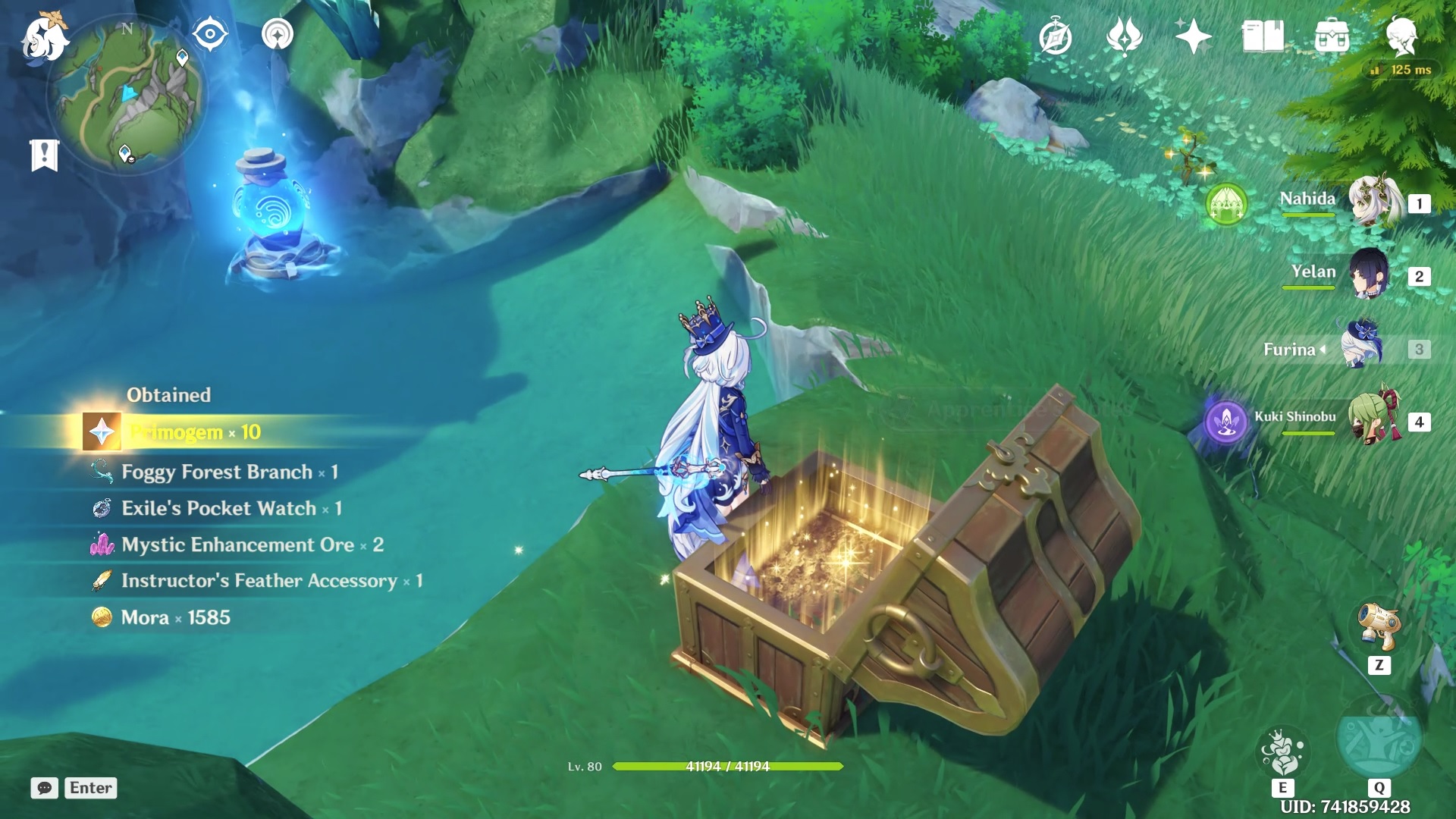
Task: Open the wireless signal icon beside minimap
Action: (x=278, y=34)
